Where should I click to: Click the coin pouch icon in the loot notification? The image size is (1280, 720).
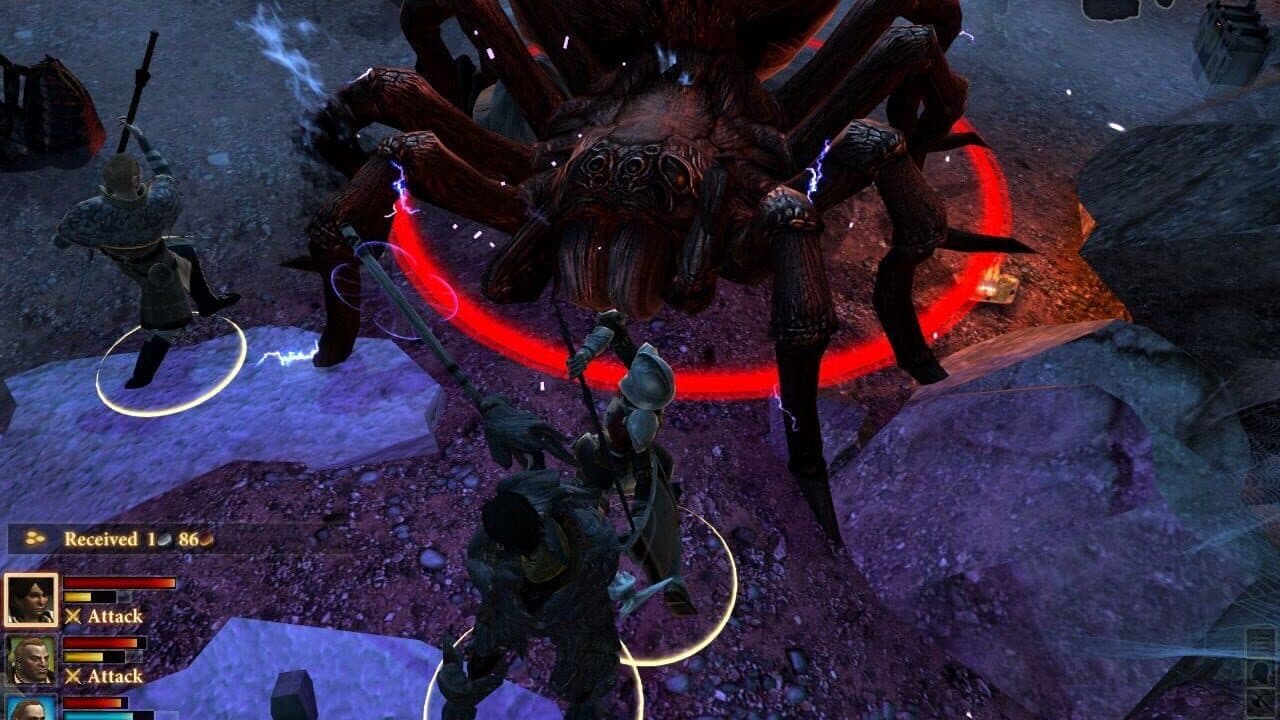[x=35, y=538]
